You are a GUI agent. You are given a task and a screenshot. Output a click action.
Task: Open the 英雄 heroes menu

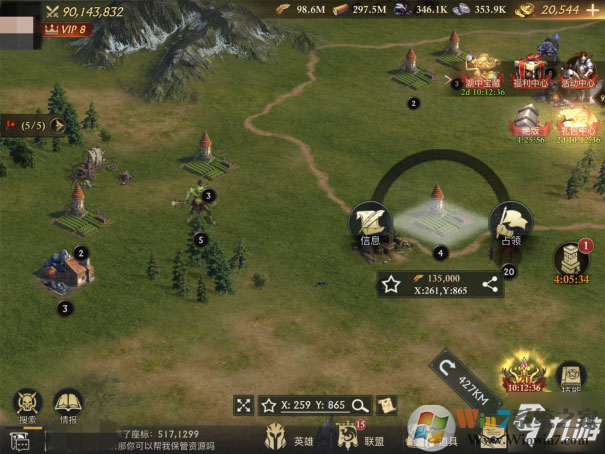(277, 436)
